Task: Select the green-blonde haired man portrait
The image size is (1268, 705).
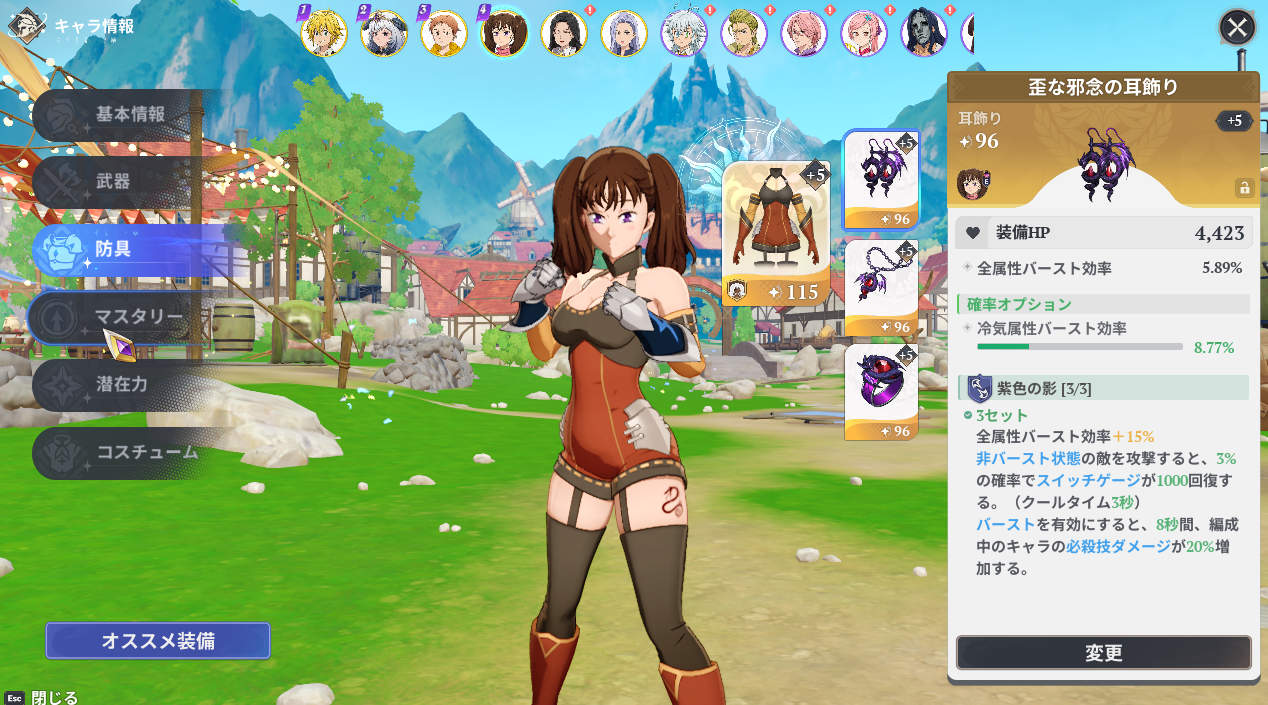Action: coord(744,33)
